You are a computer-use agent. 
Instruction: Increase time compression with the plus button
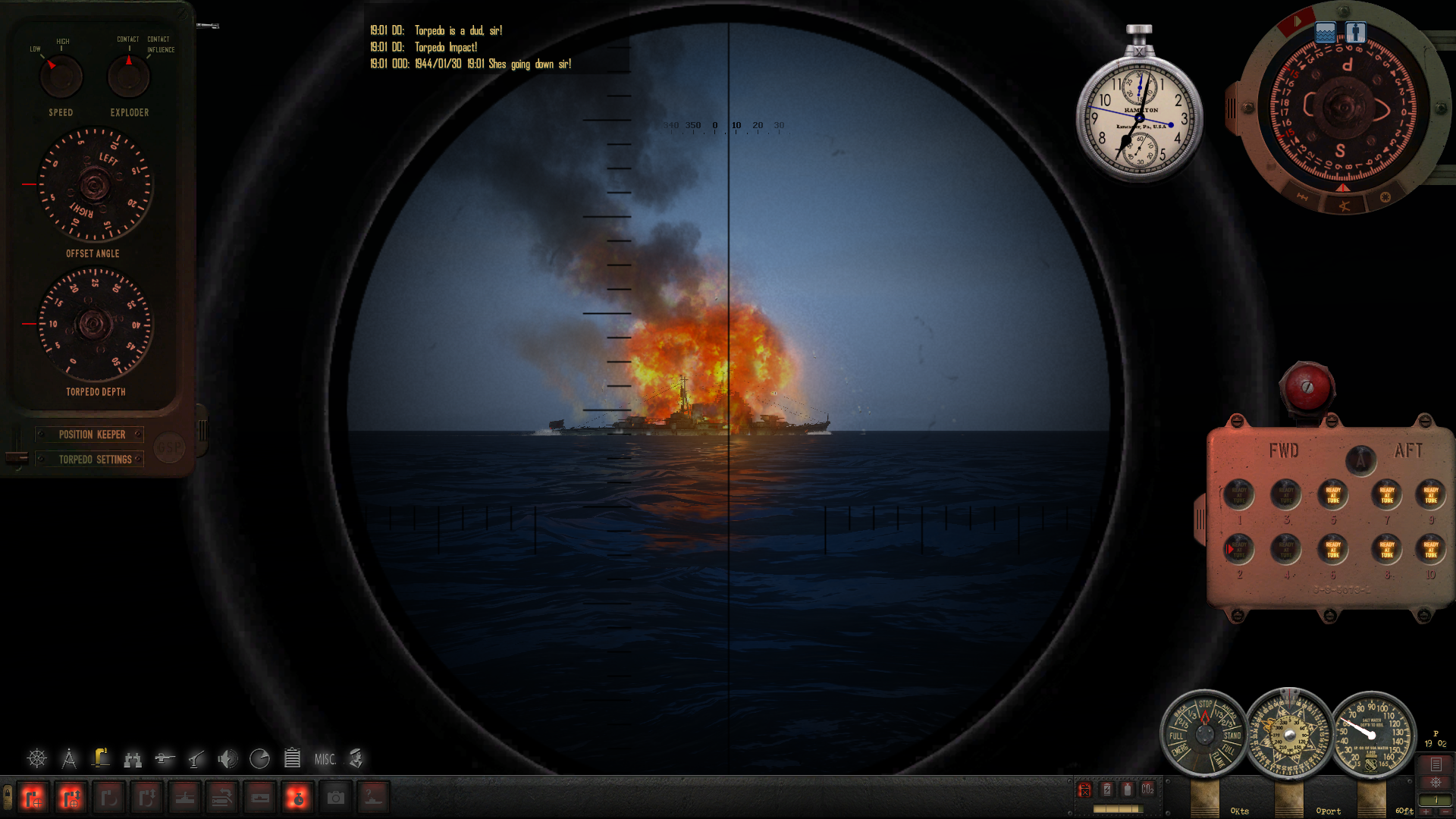(x=1426, y=811)
